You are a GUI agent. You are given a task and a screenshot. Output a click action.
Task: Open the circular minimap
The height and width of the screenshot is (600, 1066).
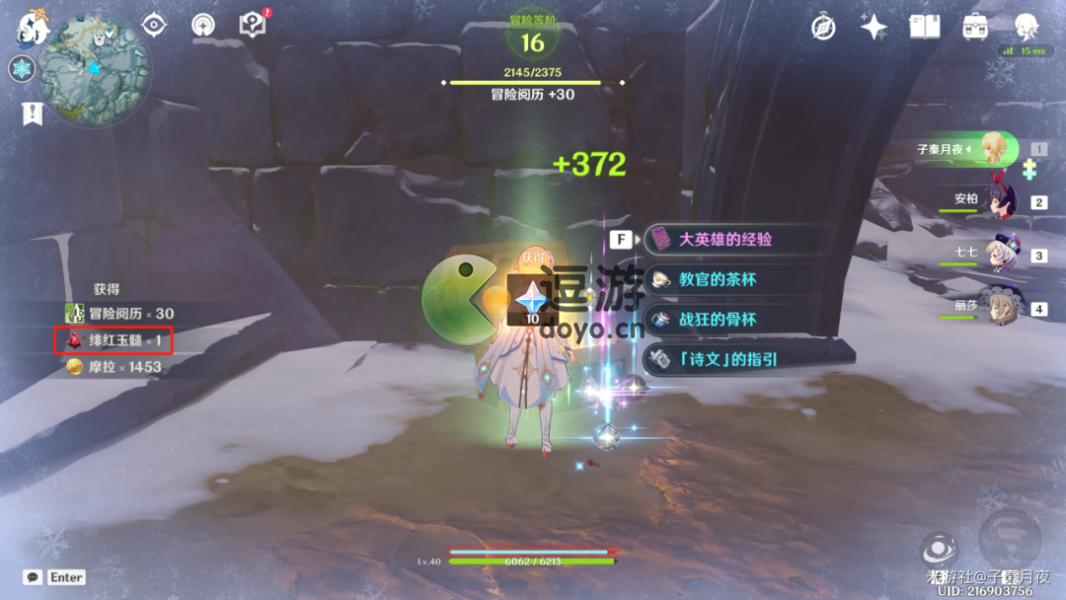point(95,70)
